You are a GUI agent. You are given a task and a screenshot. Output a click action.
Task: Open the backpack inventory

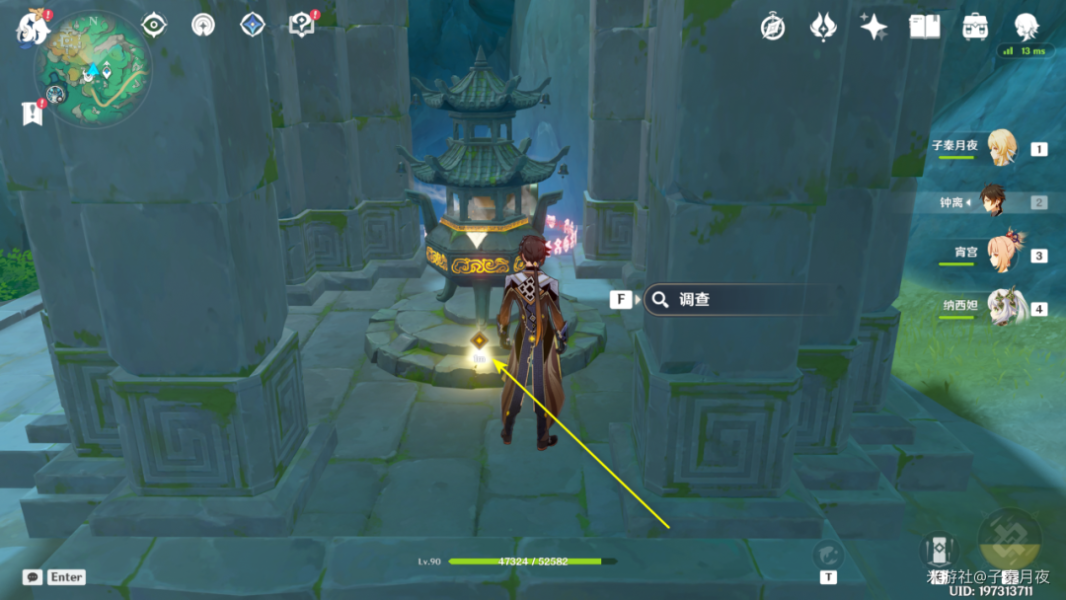coord(975,27)
